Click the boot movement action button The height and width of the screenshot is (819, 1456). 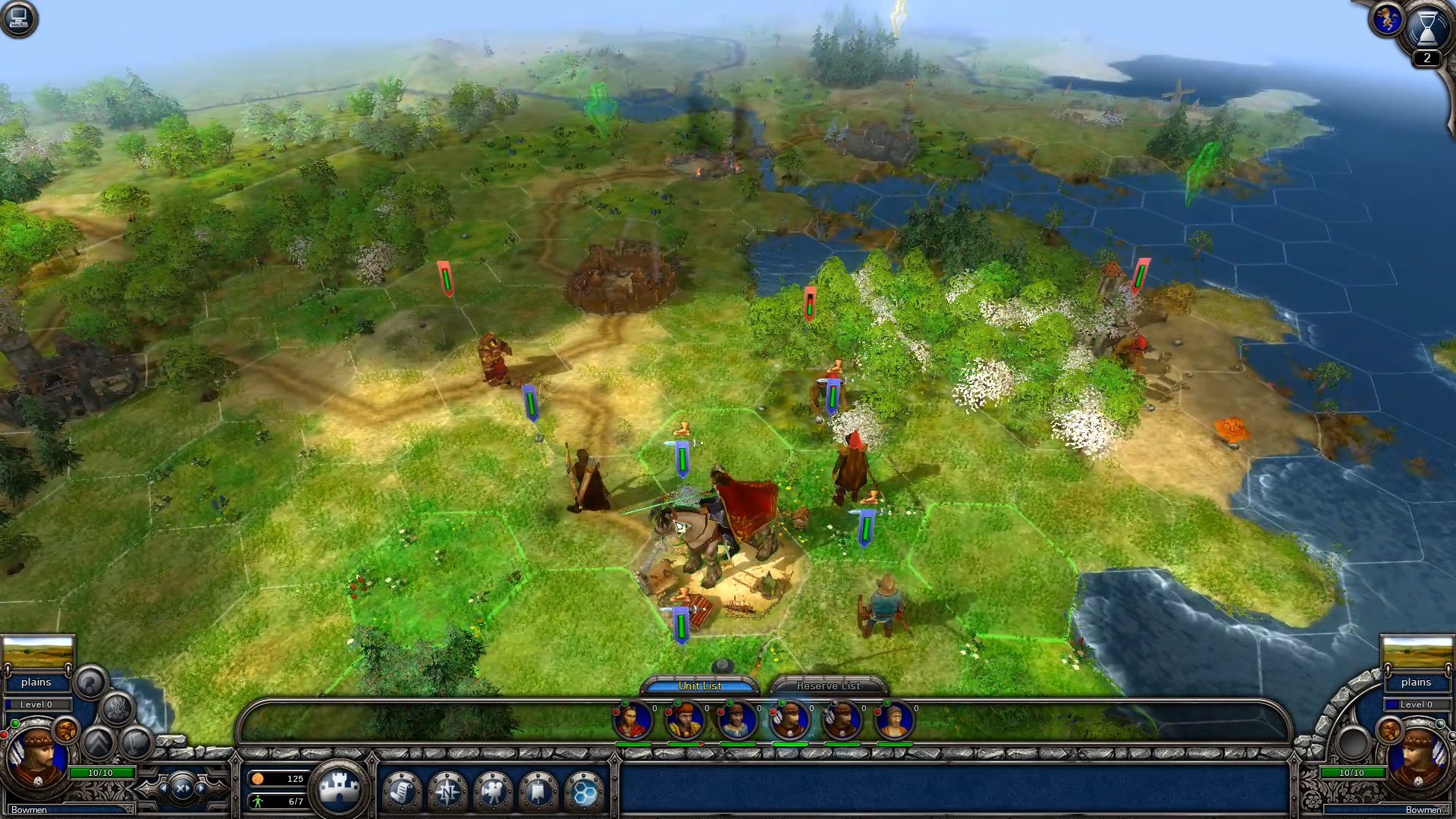click(x=136, y=742)
